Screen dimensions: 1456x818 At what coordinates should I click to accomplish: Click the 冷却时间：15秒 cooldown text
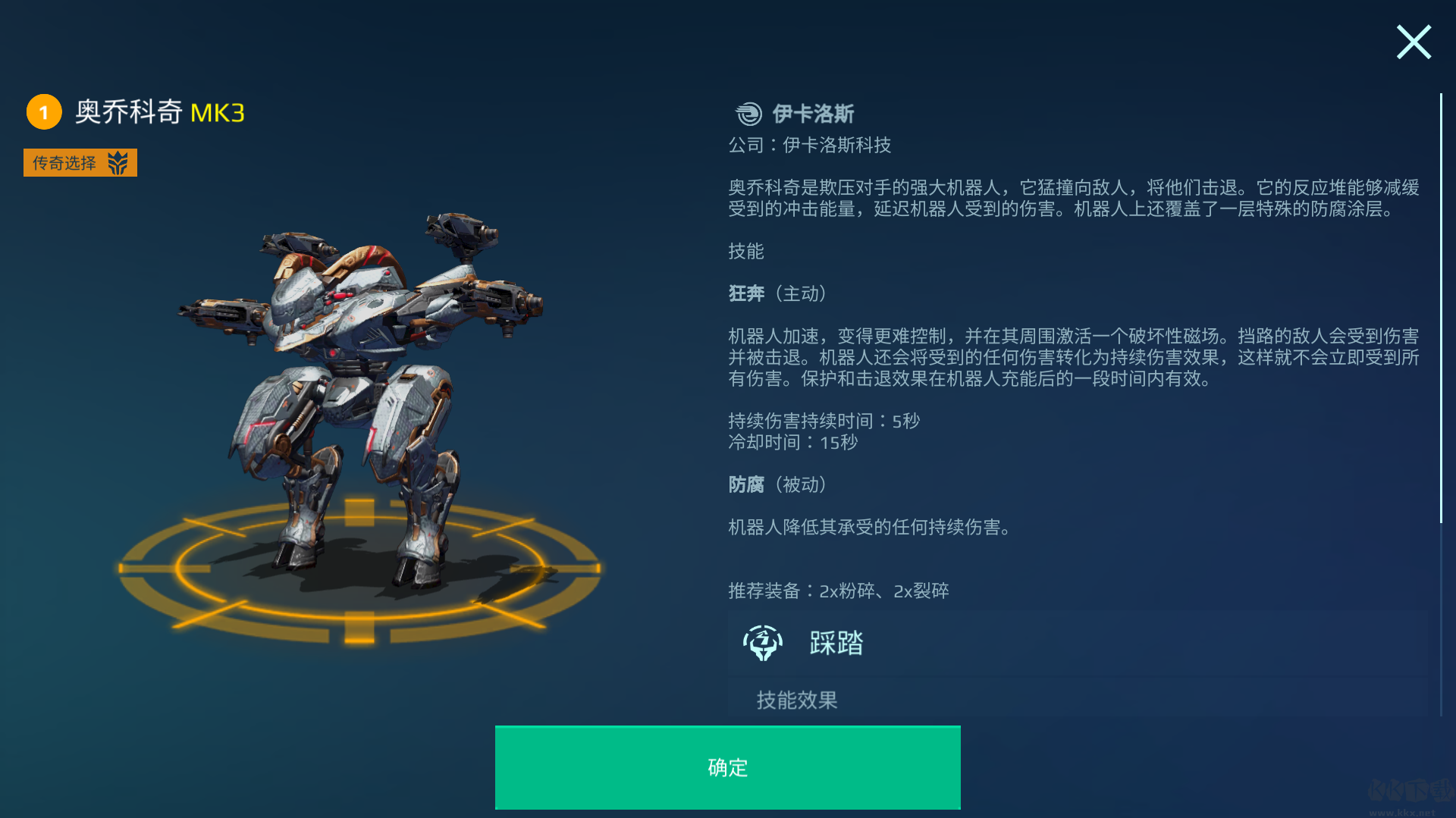(791, 443)
